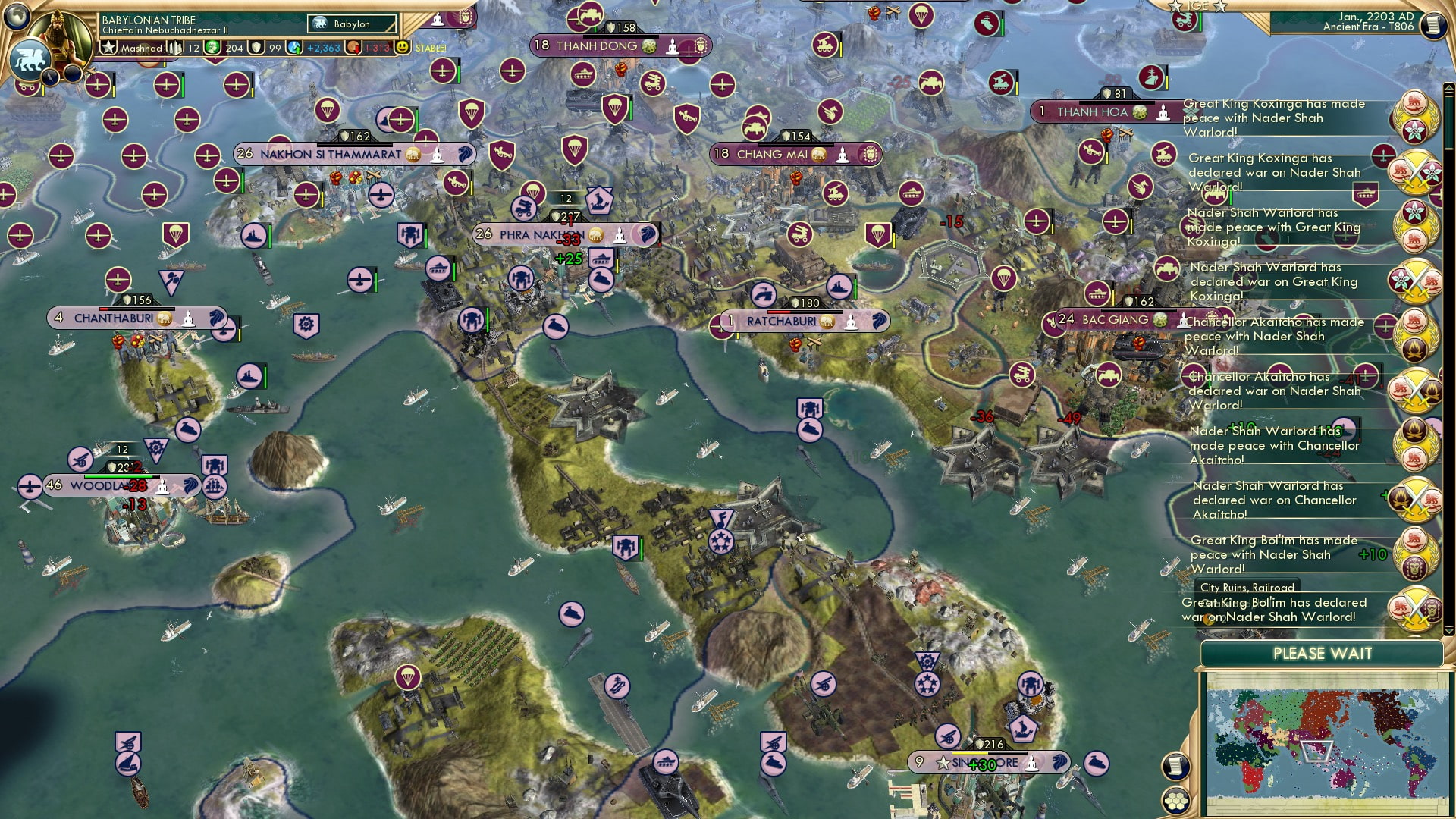Open the notification log notebook icon beside the date
Screen dimensions: 1456x819
click(x=1434, y=25)
